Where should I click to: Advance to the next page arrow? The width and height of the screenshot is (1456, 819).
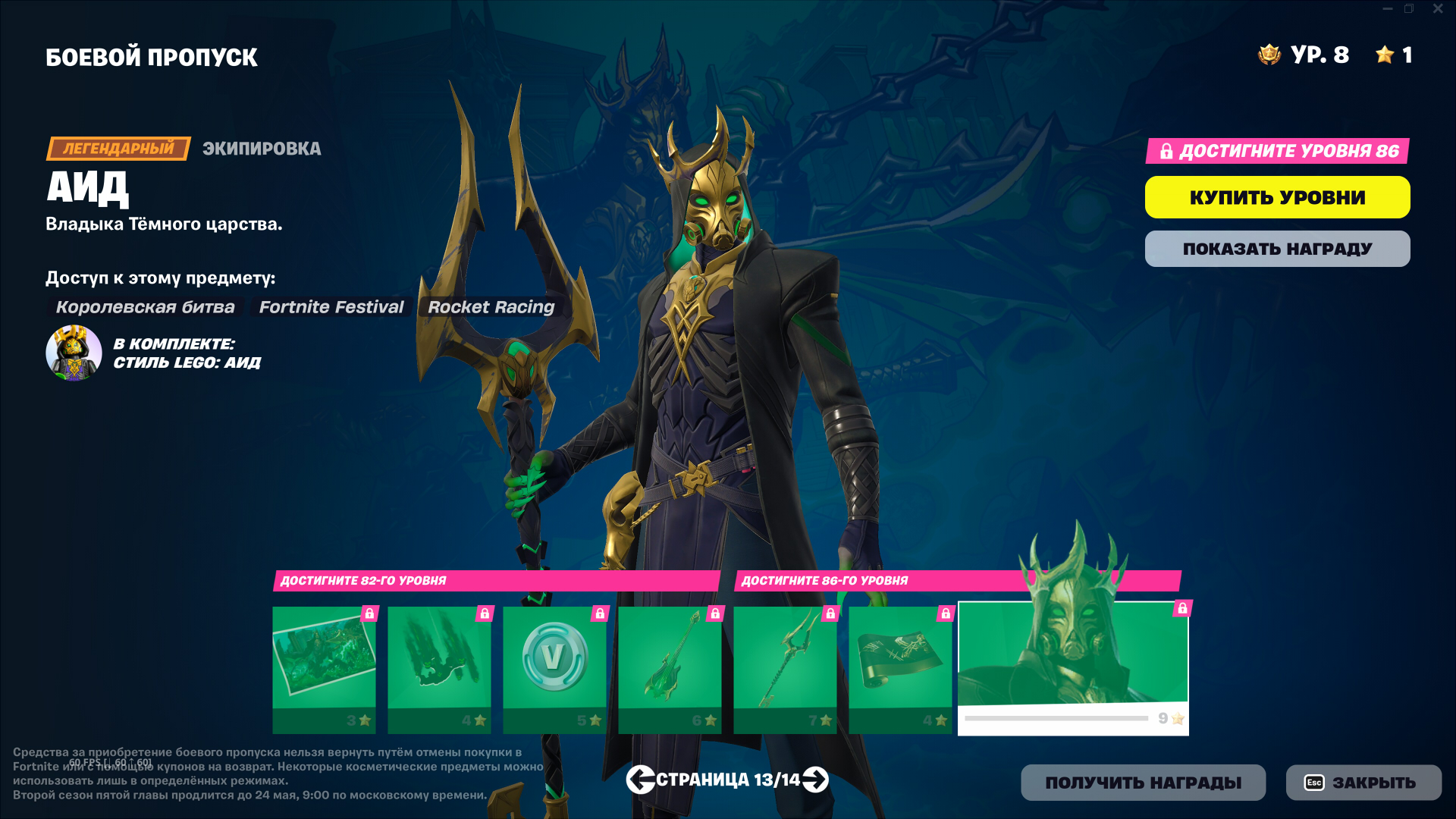815,780
